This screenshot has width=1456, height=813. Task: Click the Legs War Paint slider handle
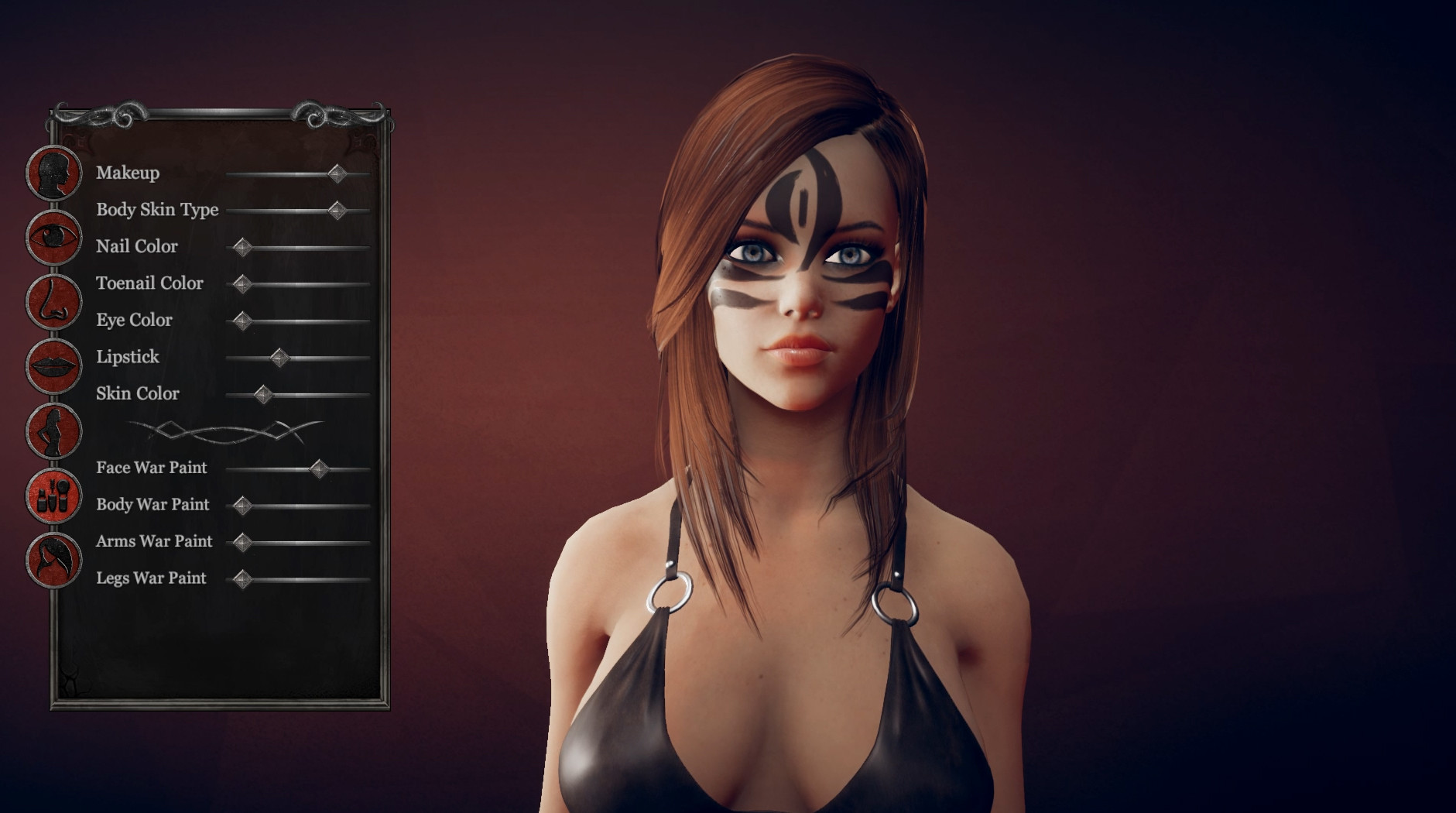click(x=244, y=578)
